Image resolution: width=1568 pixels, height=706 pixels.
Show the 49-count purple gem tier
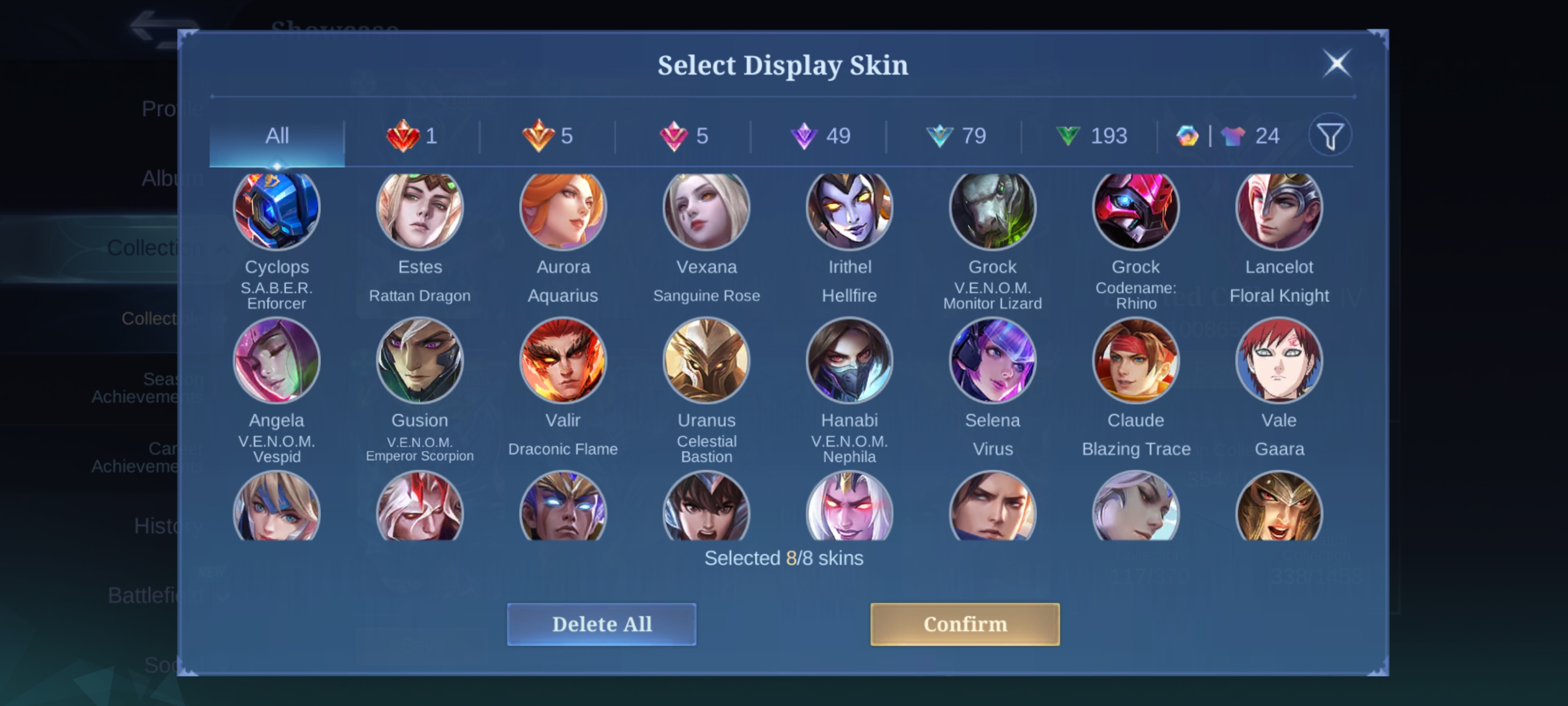(x=820, y=136)
